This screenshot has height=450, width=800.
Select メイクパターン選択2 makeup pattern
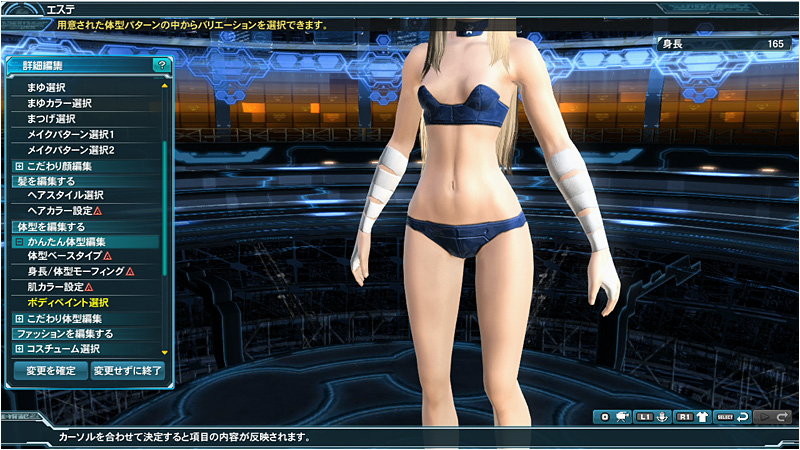pyautogui.click(x=71, y=150)
